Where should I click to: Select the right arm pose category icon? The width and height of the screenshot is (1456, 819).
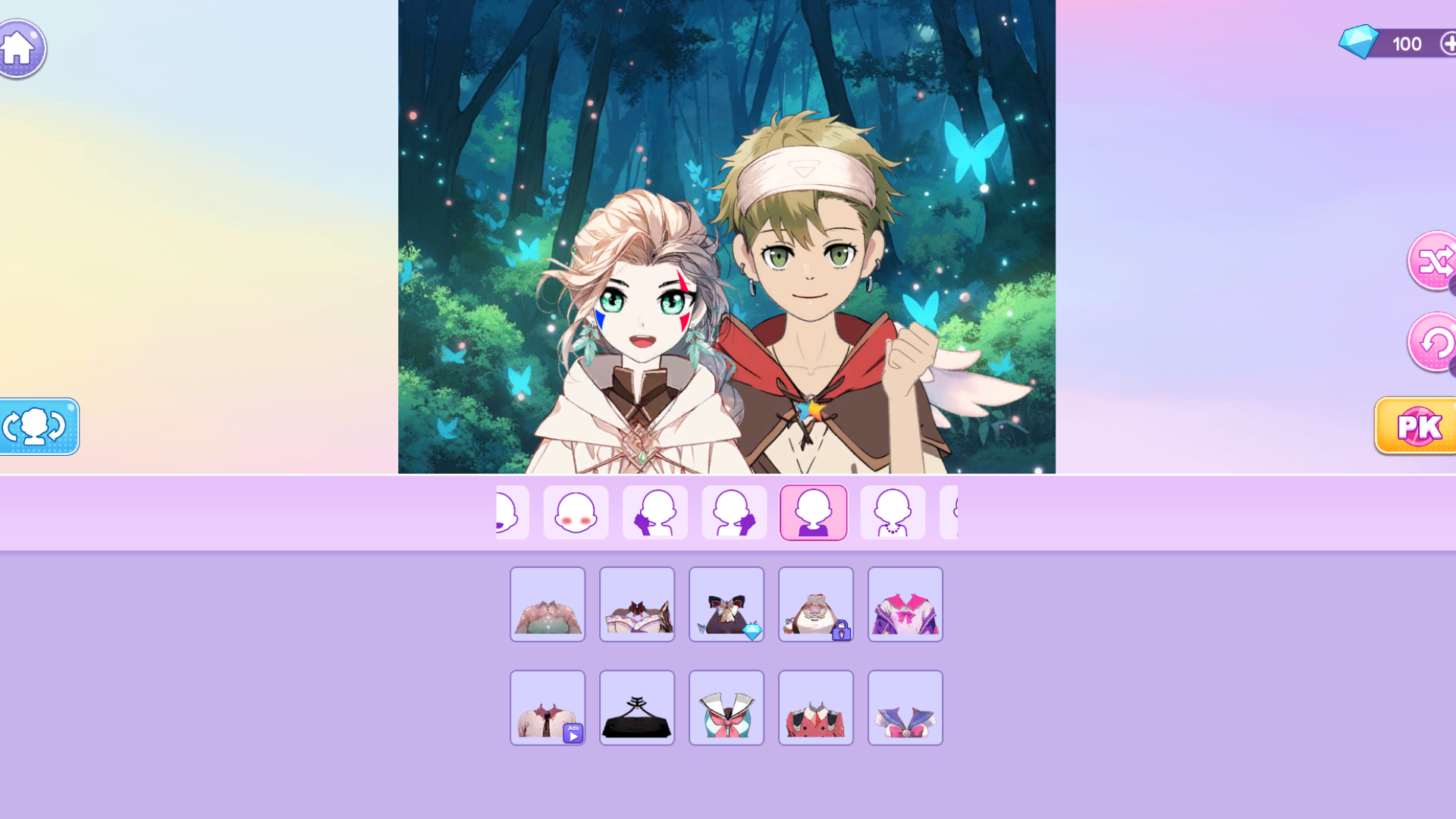coord(733,513)
